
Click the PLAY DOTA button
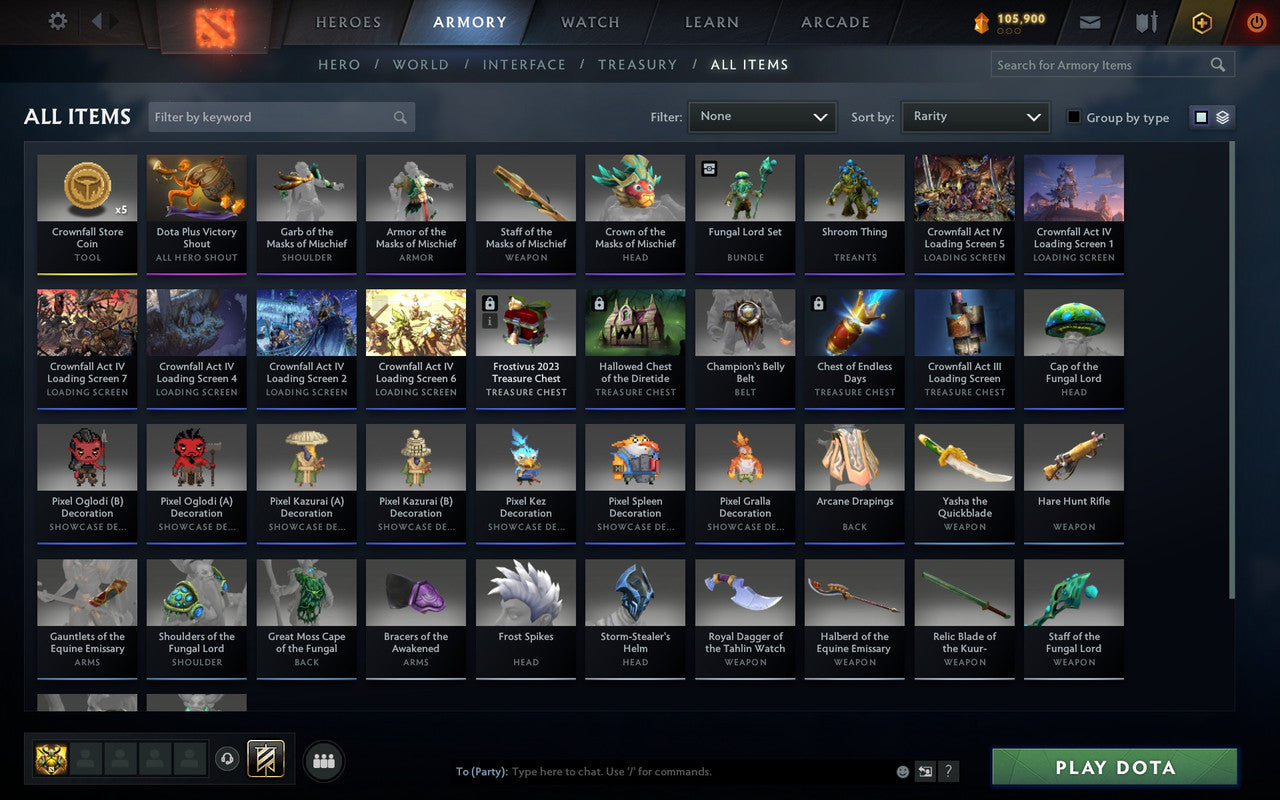(x=1113, y=767)
